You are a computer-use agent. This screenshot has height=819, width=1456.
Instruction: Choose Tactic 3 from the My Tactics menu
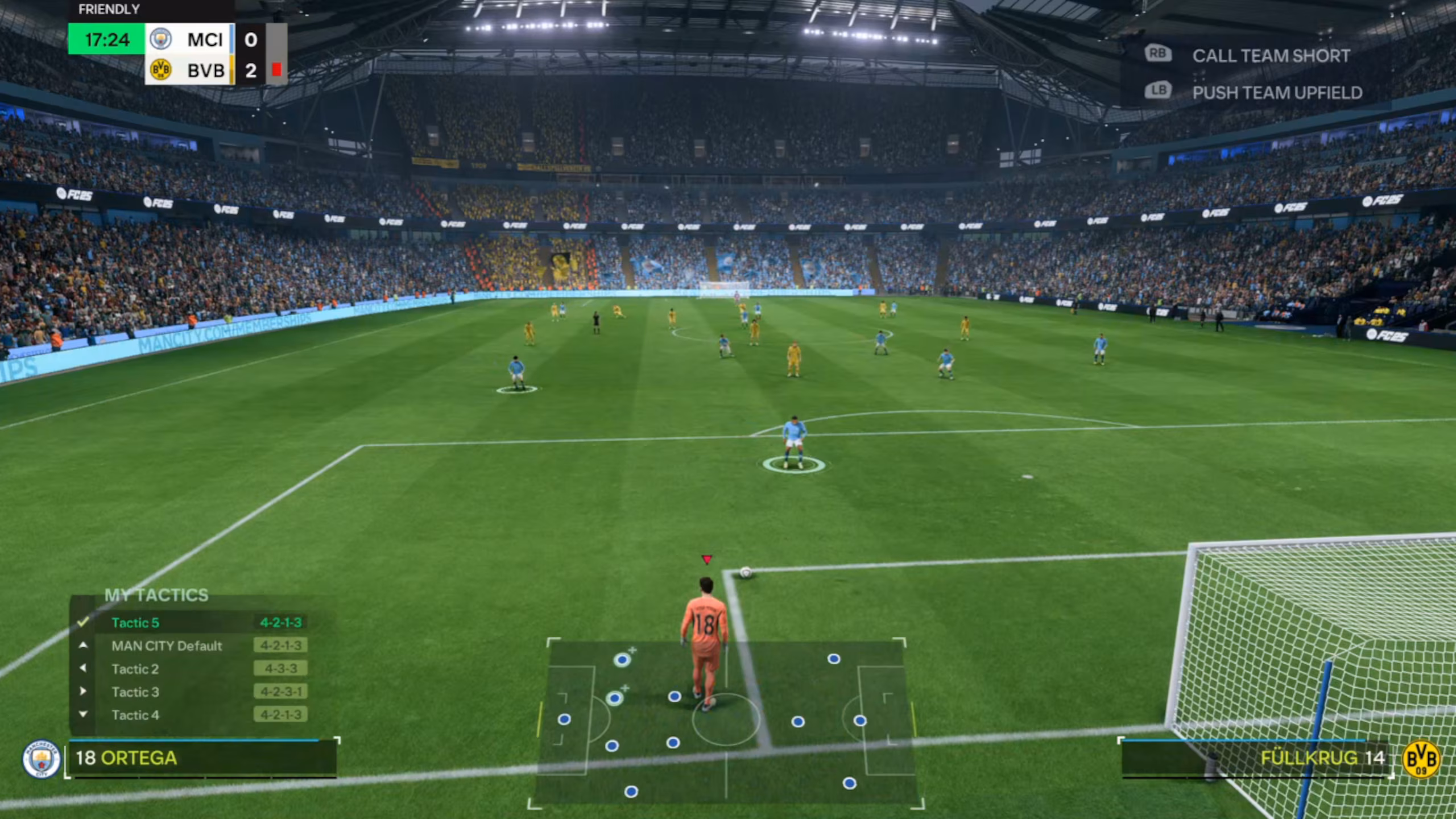[136, 692]
